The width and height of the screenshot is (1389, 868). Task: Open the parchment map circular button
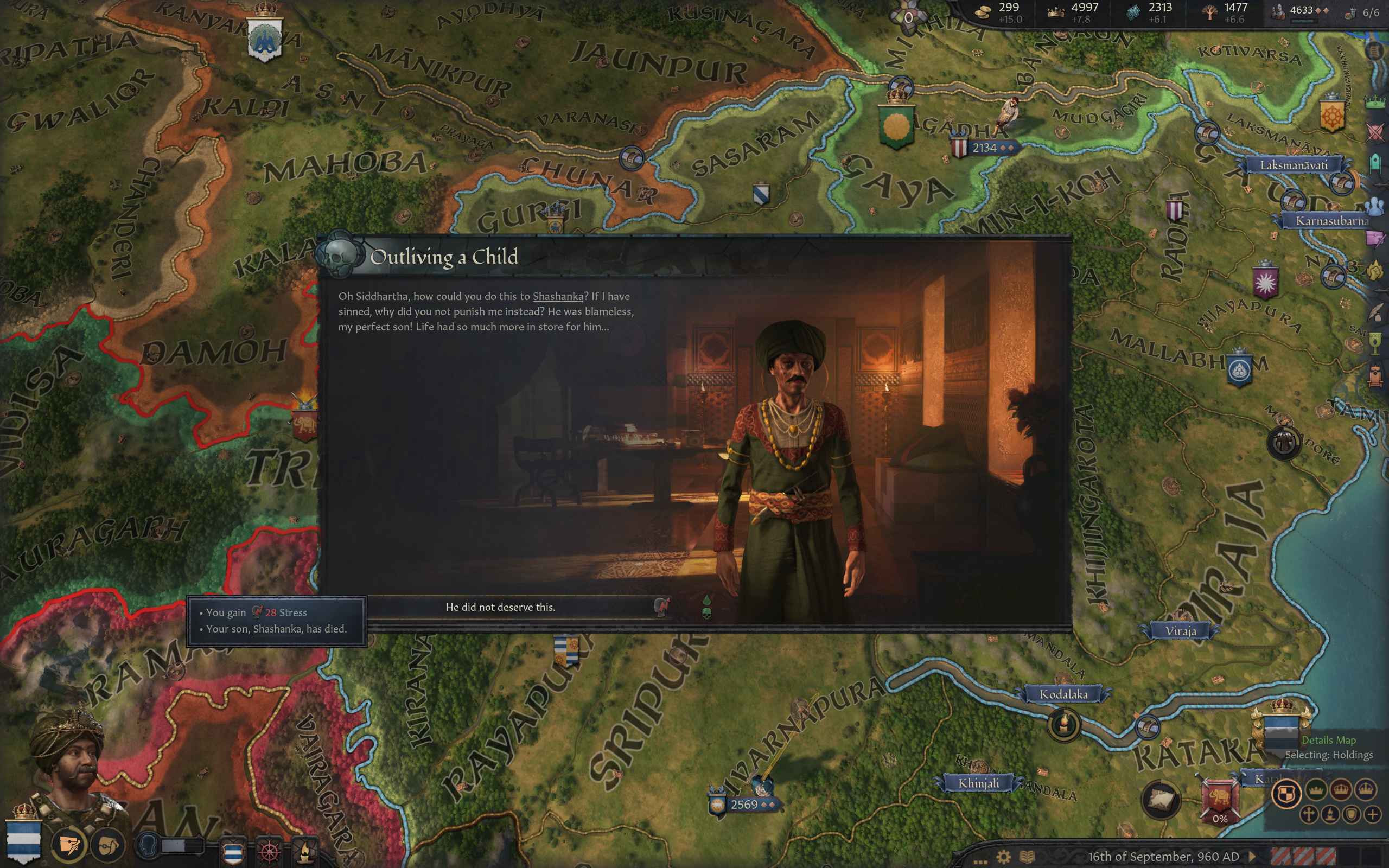(1161, 799)
